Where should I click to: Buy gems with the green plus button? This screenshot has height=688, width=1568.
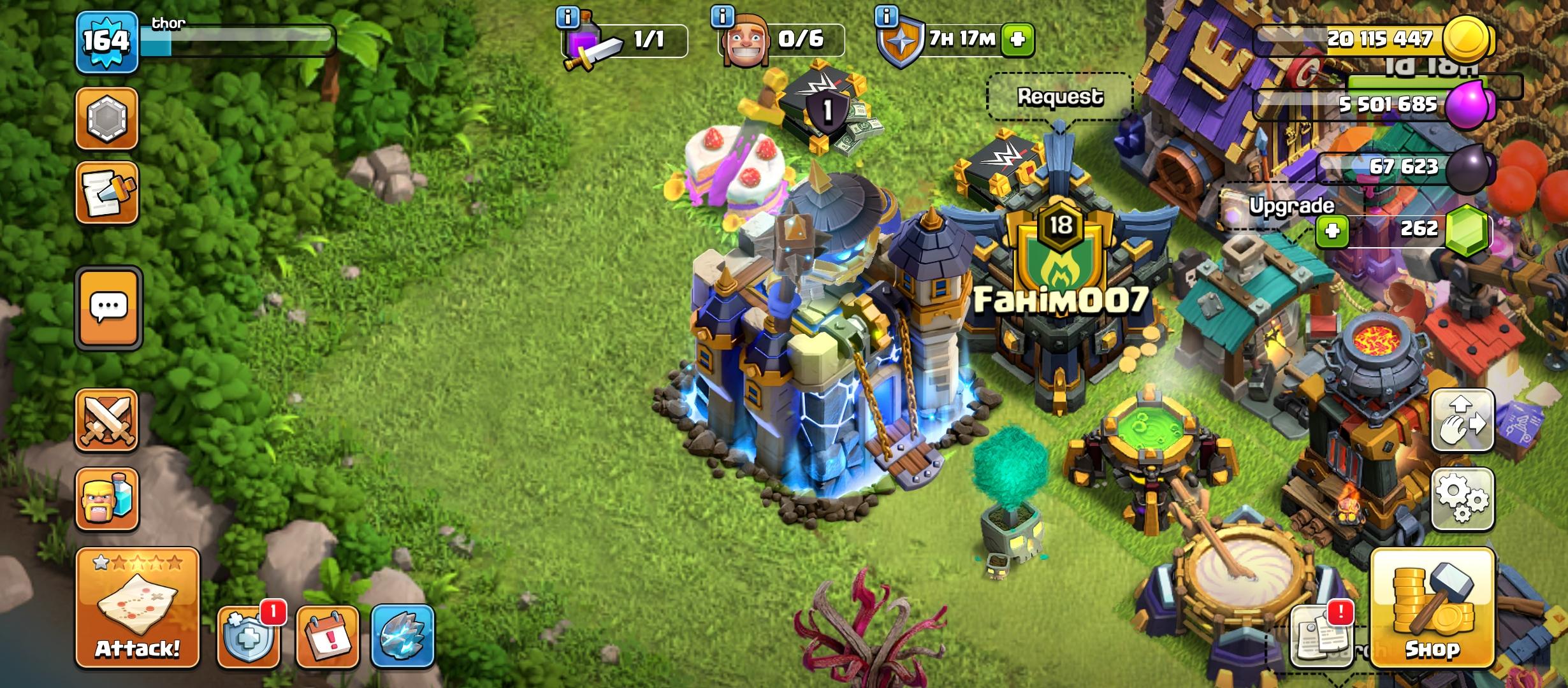pyautogui.click(x=1332, y=230)
